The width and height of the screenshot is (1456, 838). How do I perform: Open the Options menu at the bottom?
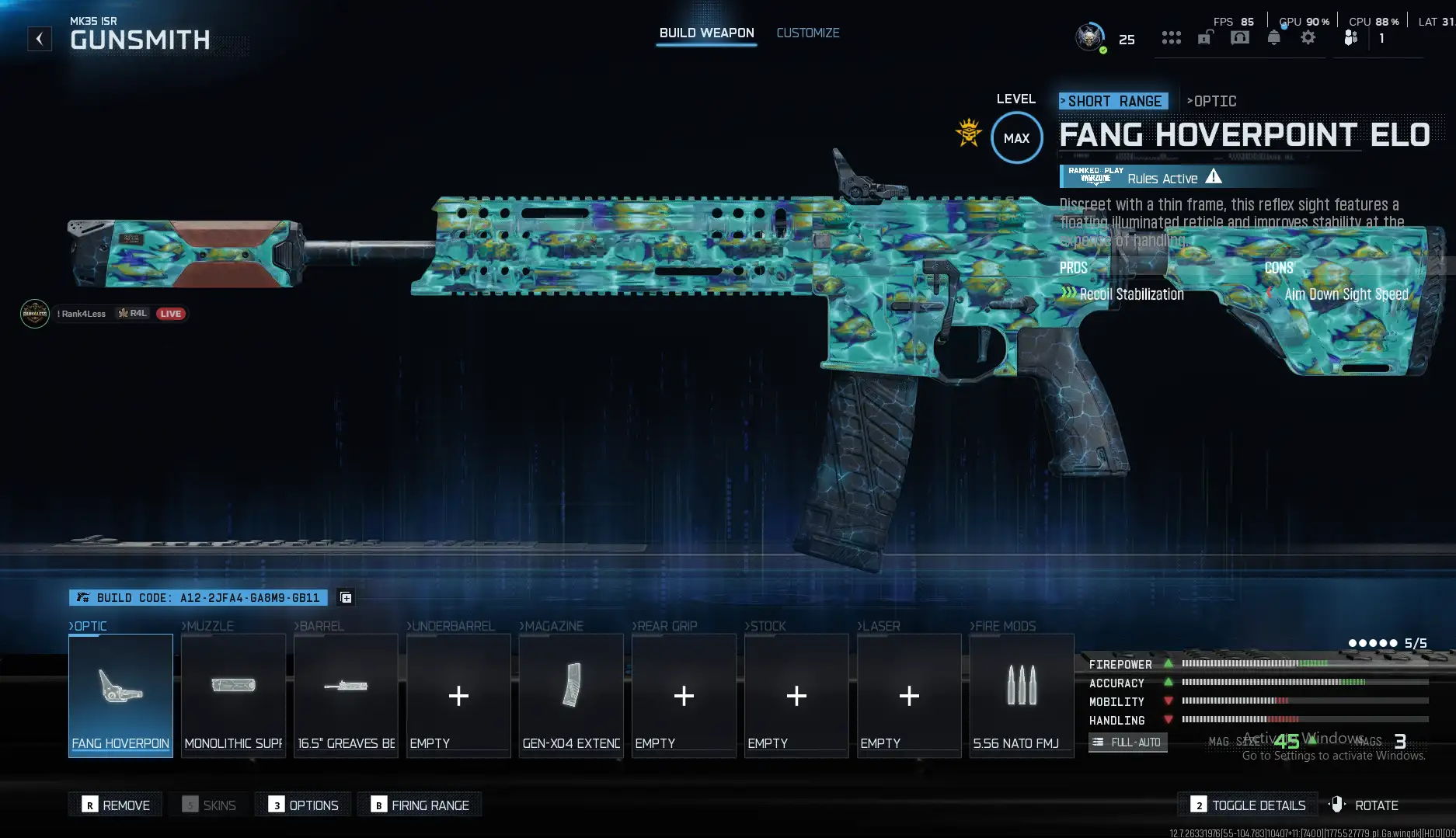(x=304, y=805)
